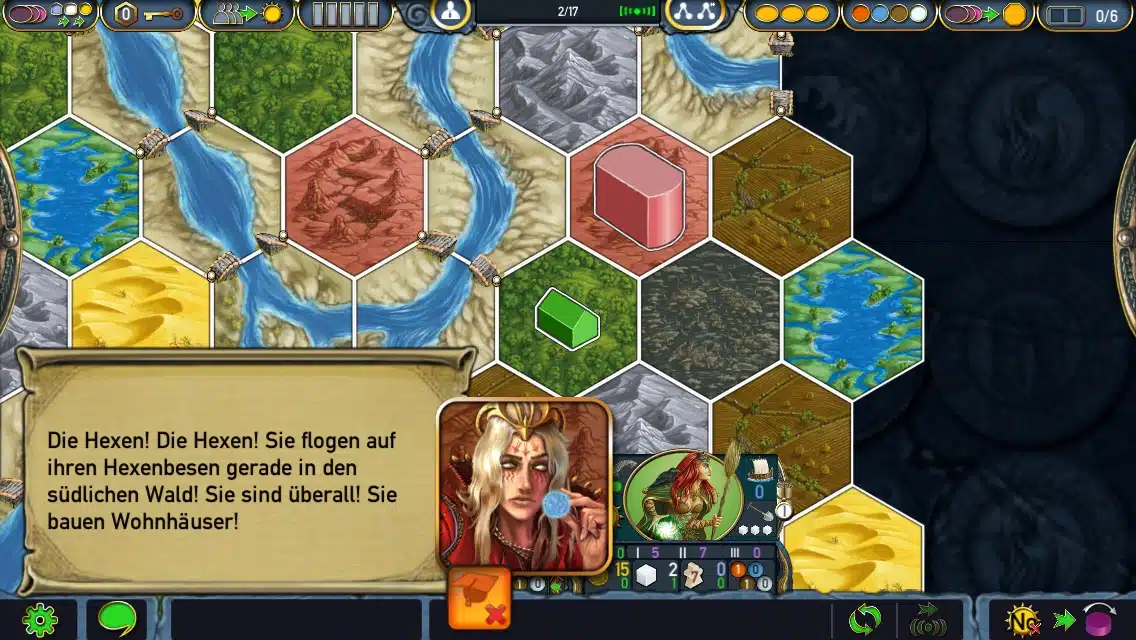Open the five bars round tracker
Screen dimensions: 1136x640
(345, 14)
